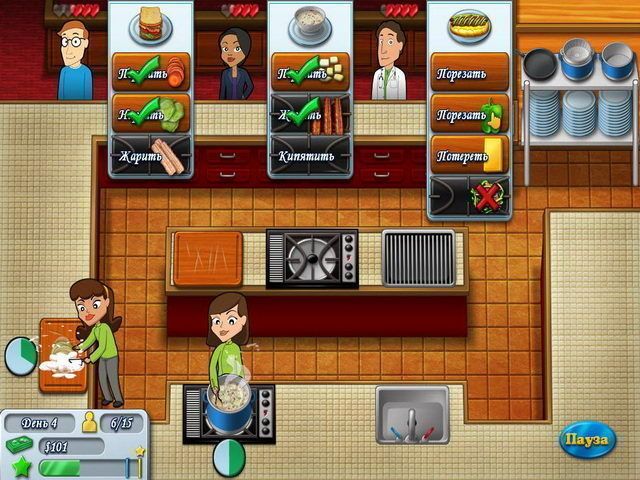Select the Кипятить step on the soup order
Viewport: 640px width, 480px height.
310,156
